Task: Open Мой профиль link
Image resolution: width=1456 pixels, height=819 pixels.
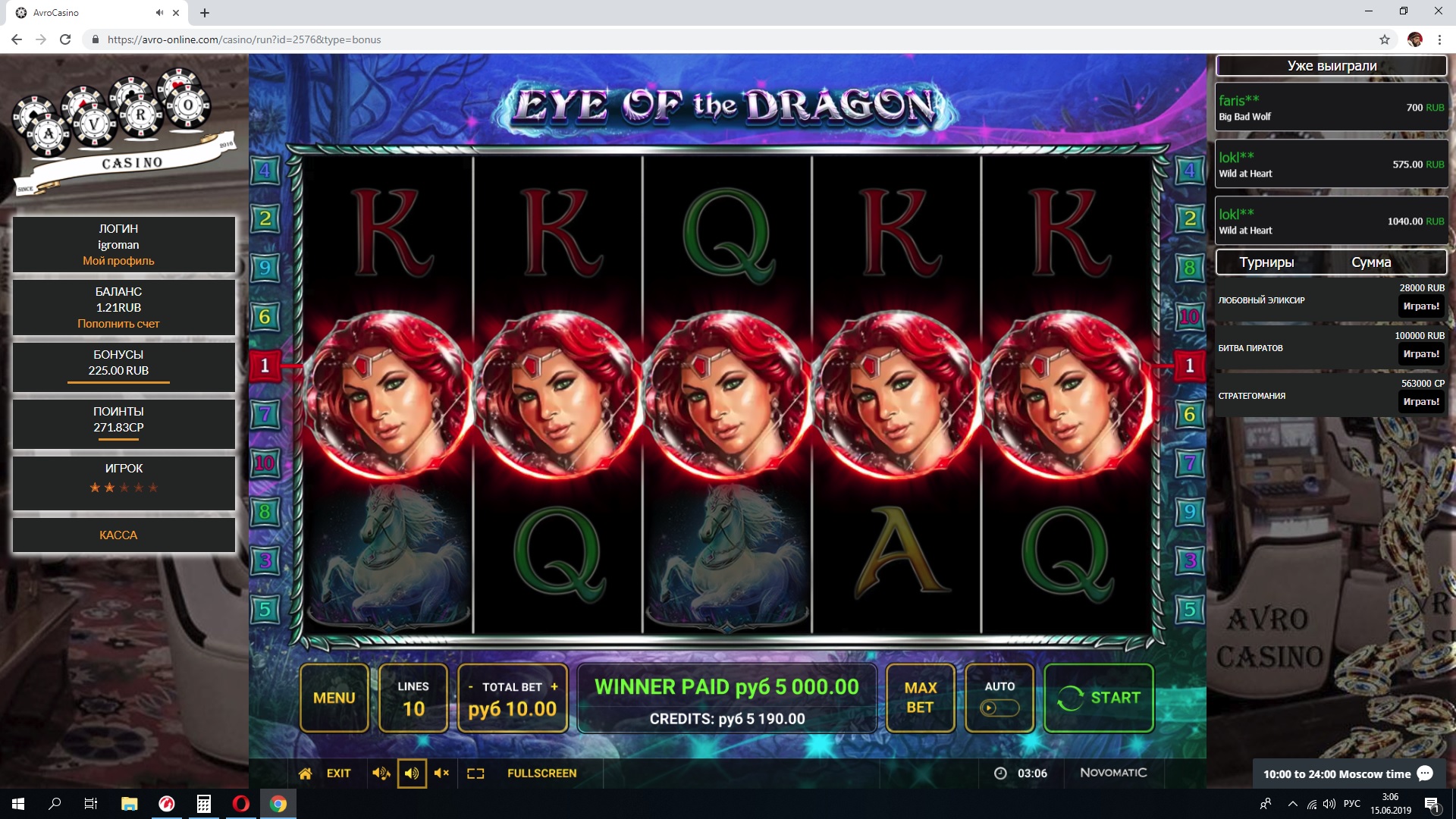Action: coord(118,261)
